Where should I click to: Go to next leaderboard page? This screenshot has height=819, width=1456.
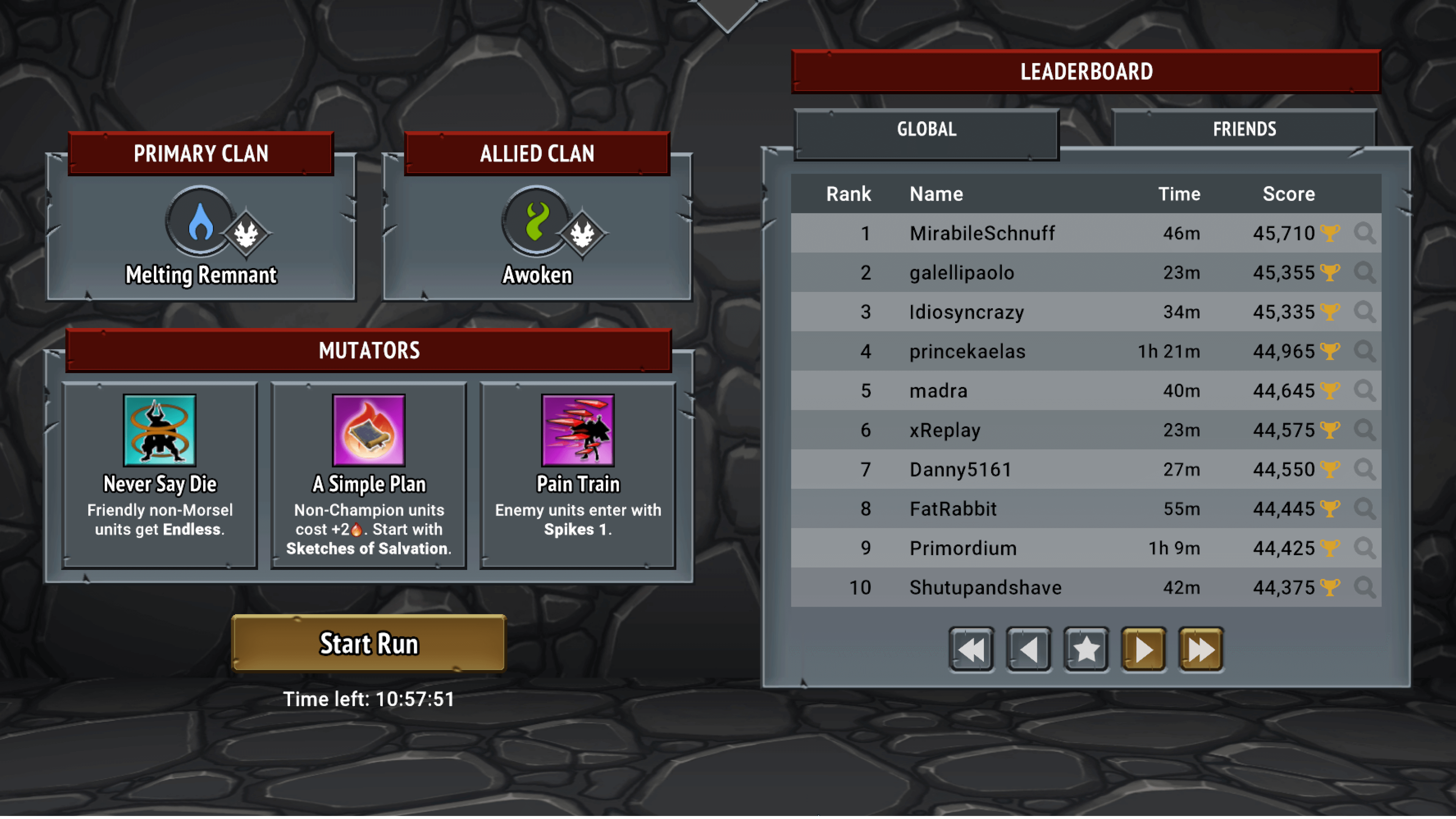pos(1144,650)
